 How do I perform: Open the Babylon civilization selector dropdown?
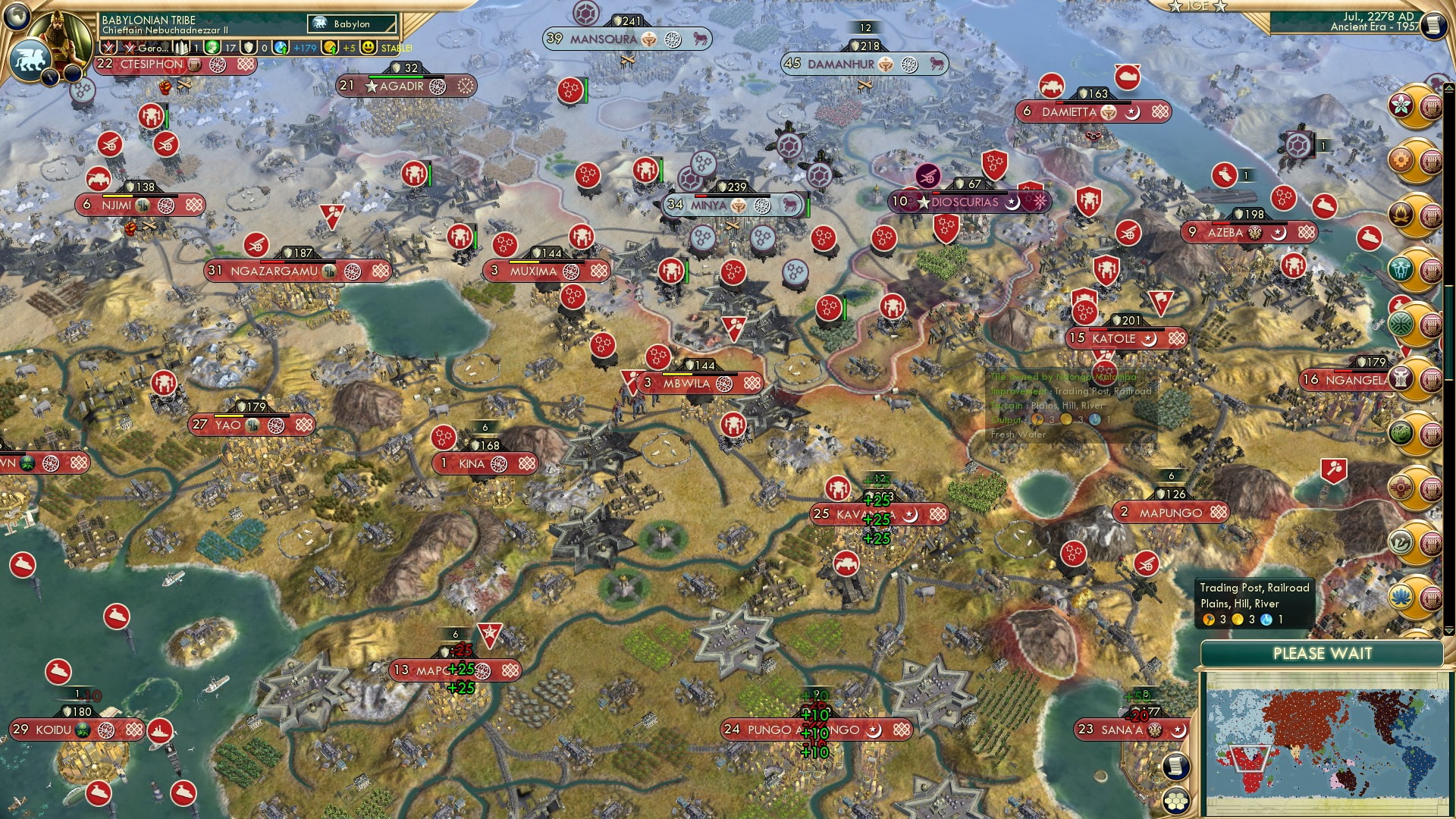pyautogui.click(x=350, y=24)
